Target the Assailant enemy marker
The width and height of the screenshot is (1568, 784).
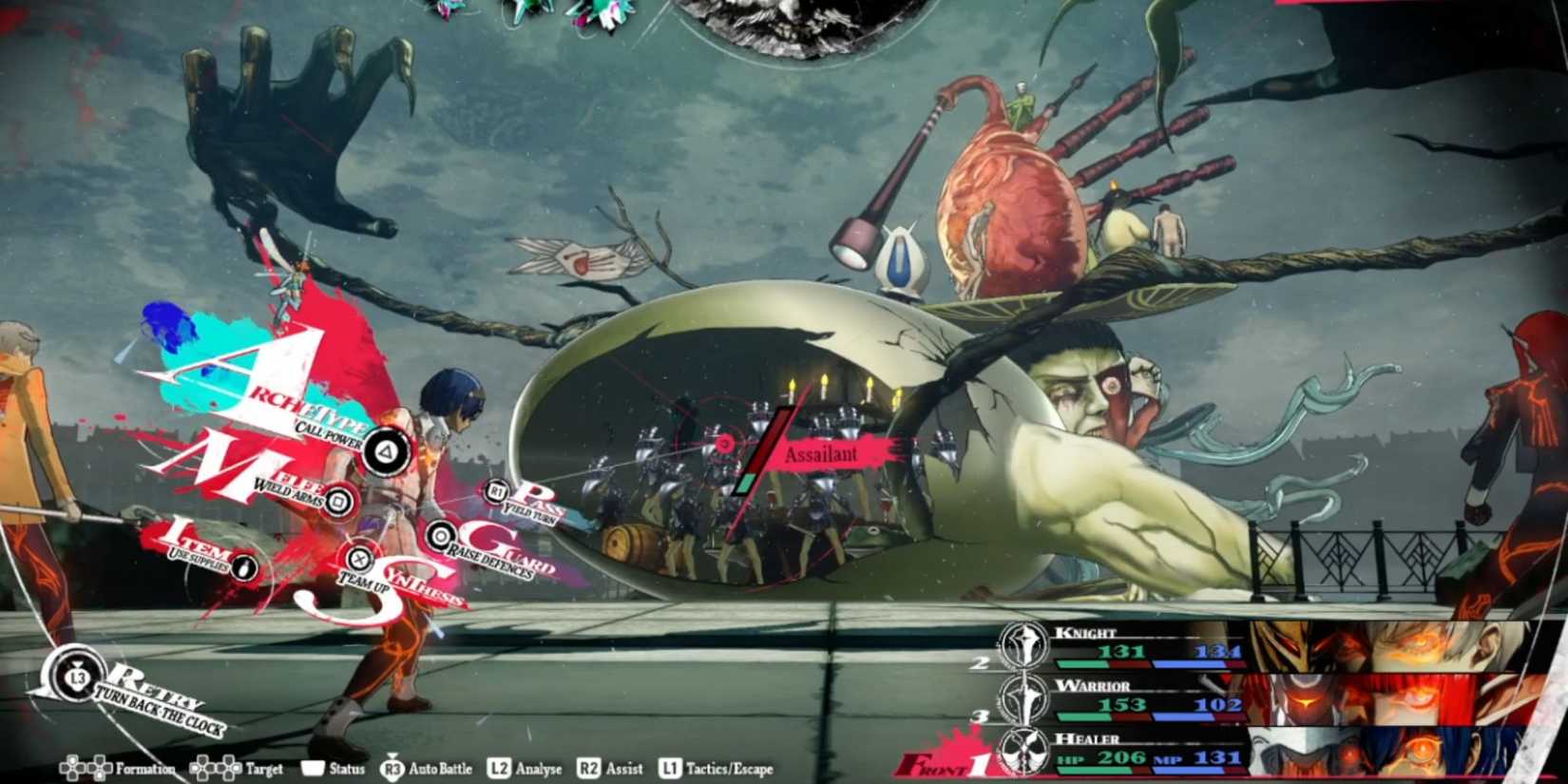coord(820,455)
